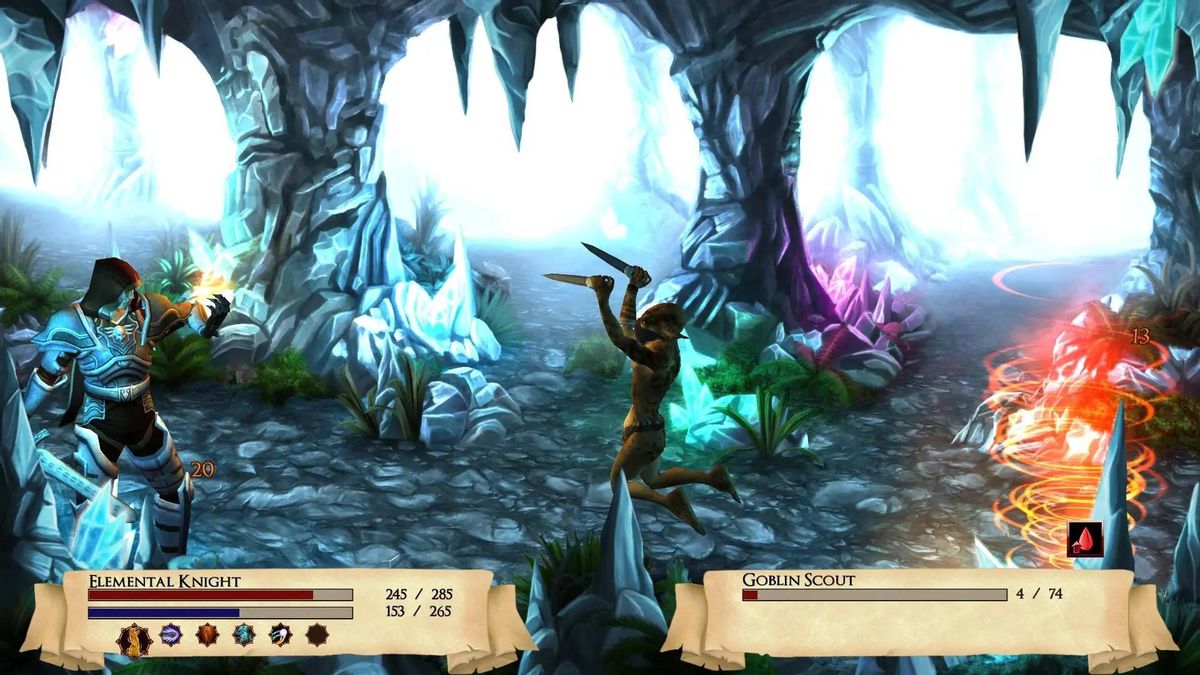
Task: Click the Elemental Knight name panel
Action: (x=165, y=580)
